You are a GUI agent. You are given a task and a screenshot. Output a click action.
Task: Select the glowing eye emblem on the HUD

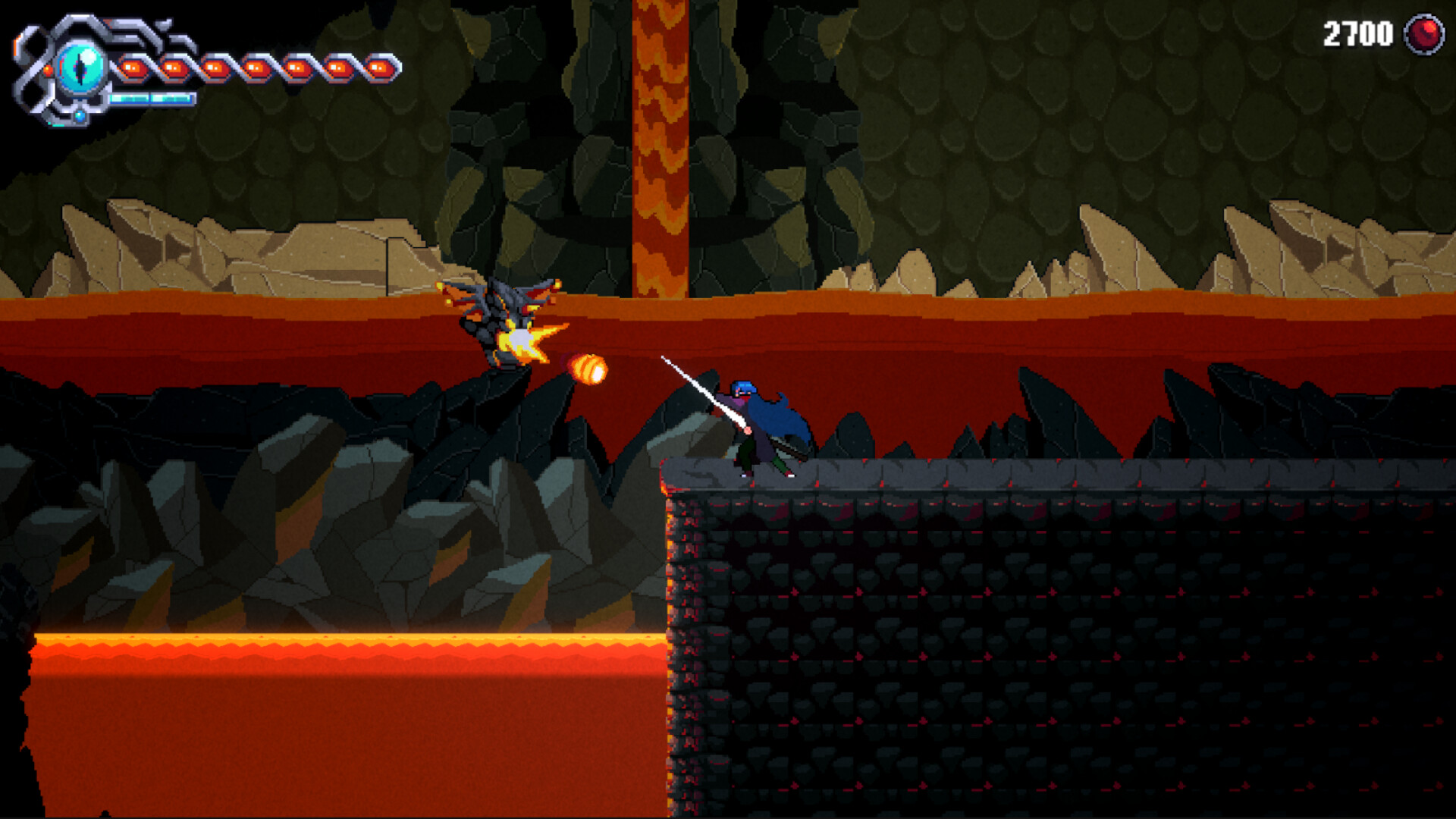click(x=81, y=67)
